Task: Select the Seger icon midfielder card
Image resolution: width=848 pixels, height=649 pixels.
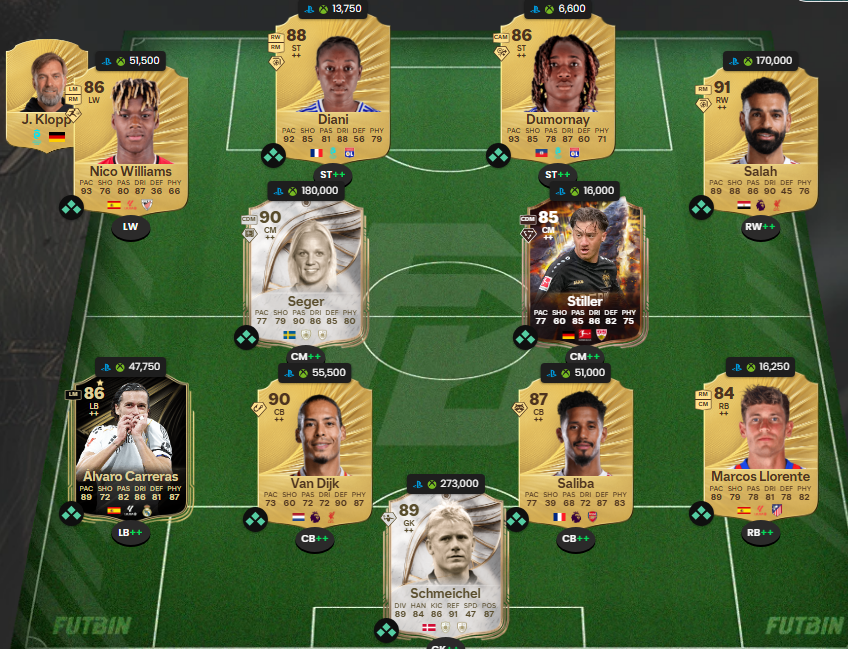Action: point(305,270)
